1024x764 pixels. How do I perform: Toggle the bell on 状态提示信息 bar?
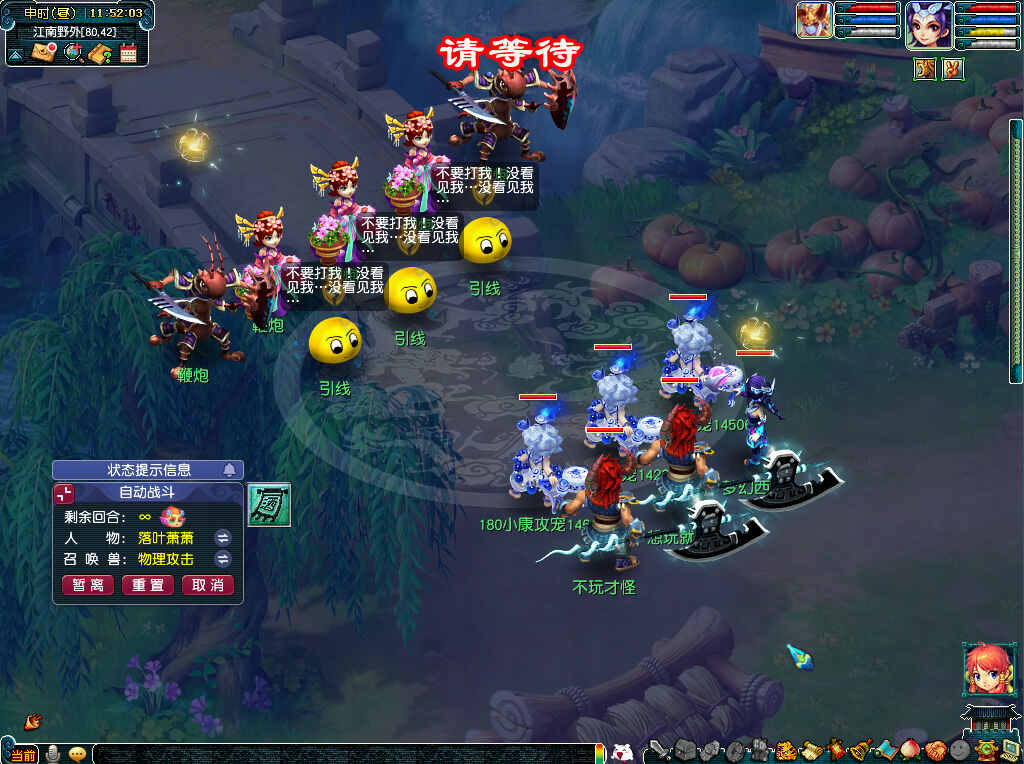click(230, 470)
